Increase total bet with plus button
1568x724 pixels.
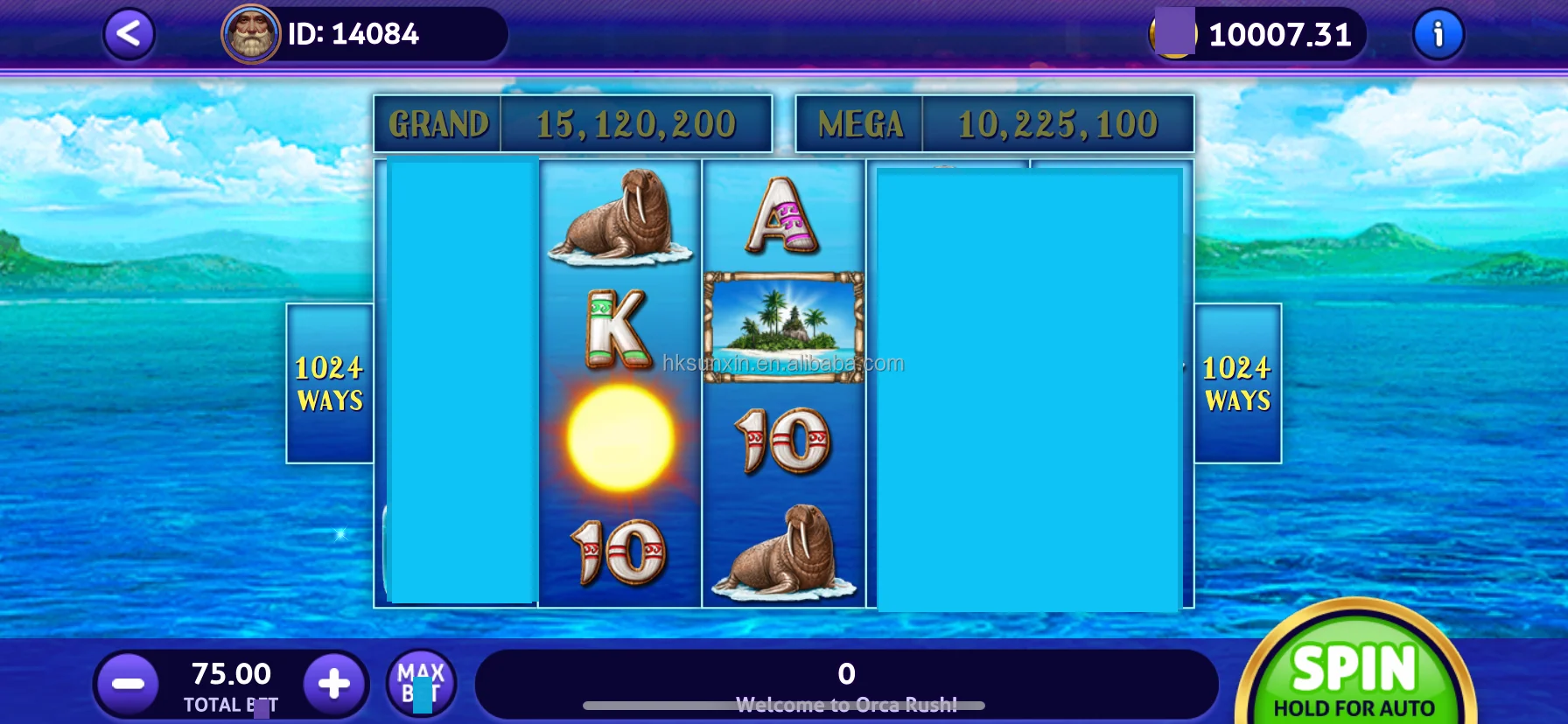point(333,684)
